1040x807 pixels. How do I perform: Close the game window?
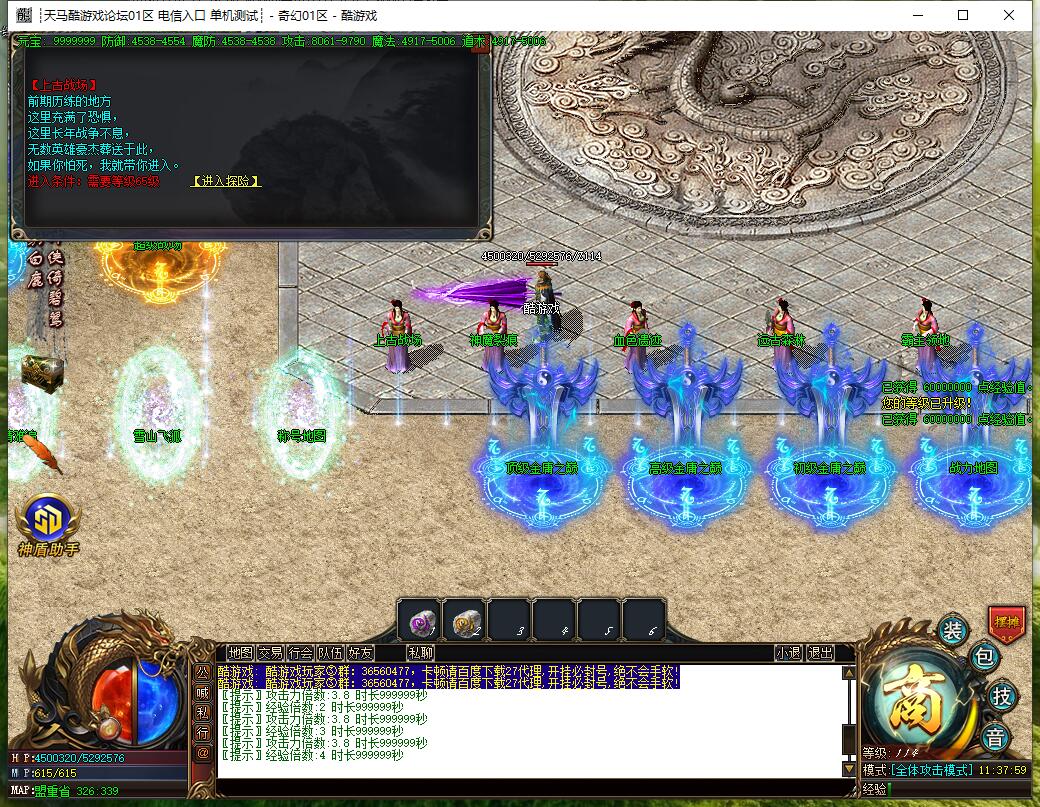(1012, 15)
